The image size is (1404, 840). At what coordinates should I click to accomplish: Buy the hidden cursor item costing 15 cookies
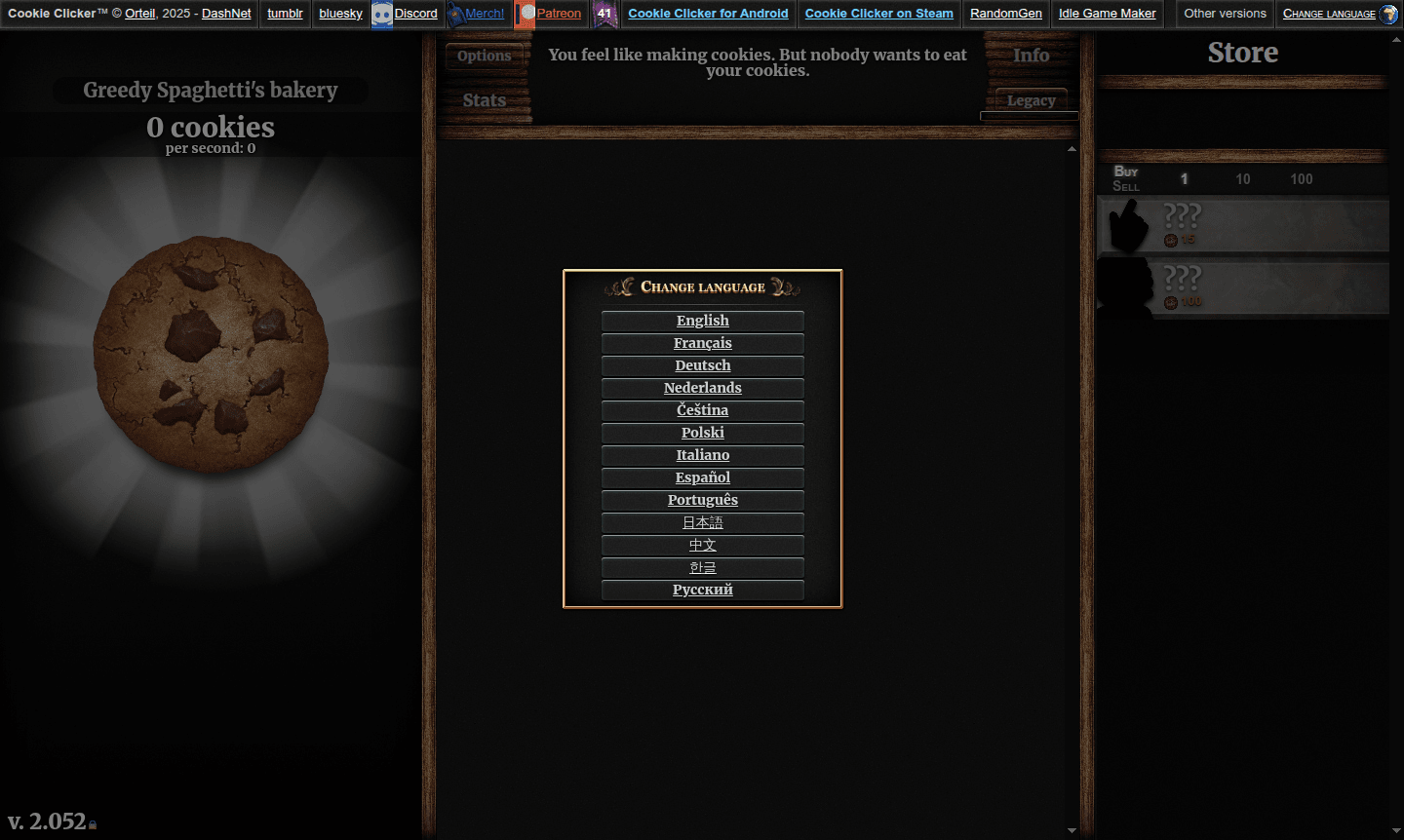[x=1243, y=225]
